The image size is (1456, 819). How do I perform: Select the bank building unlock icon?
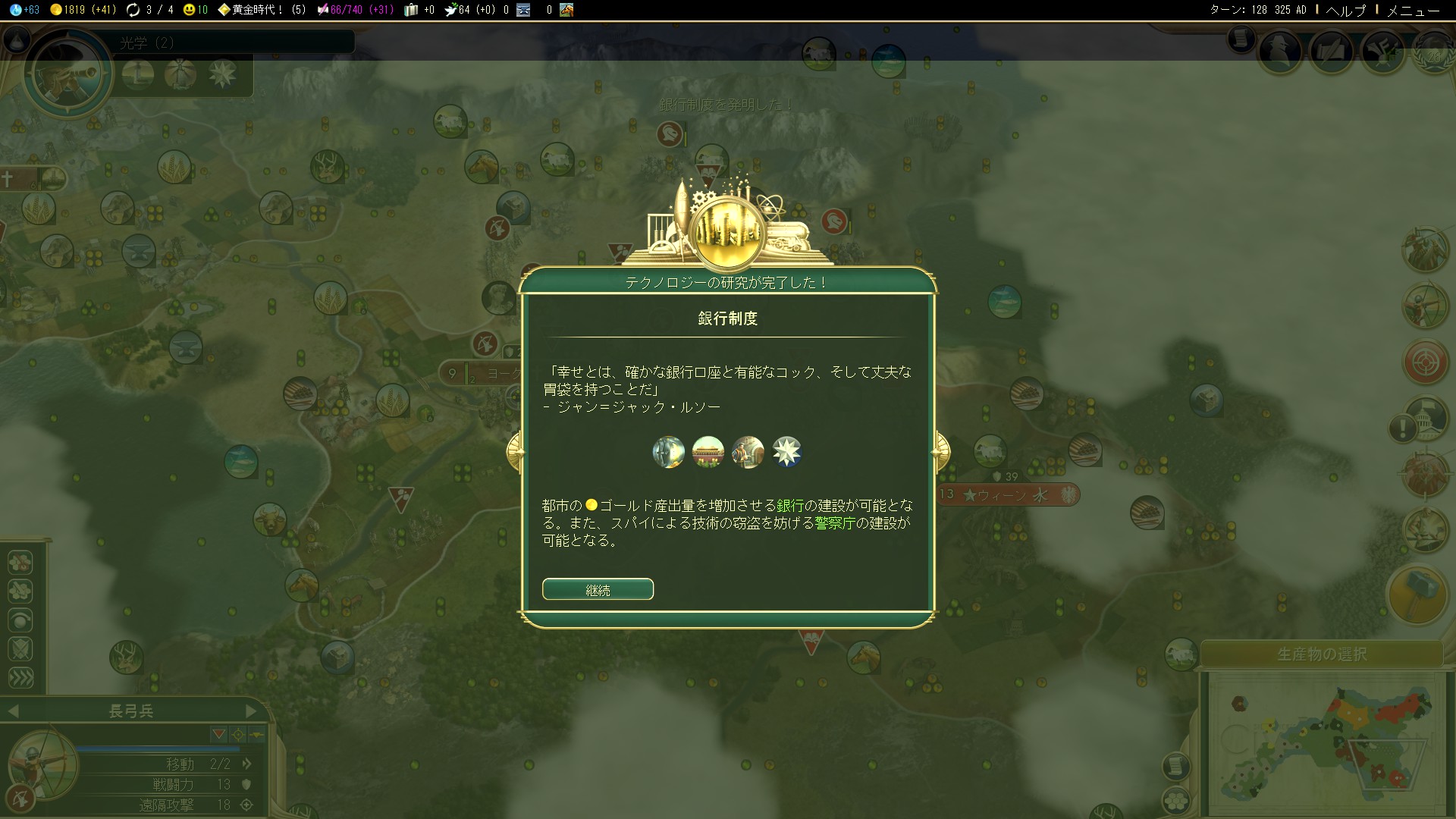(669, 452)
